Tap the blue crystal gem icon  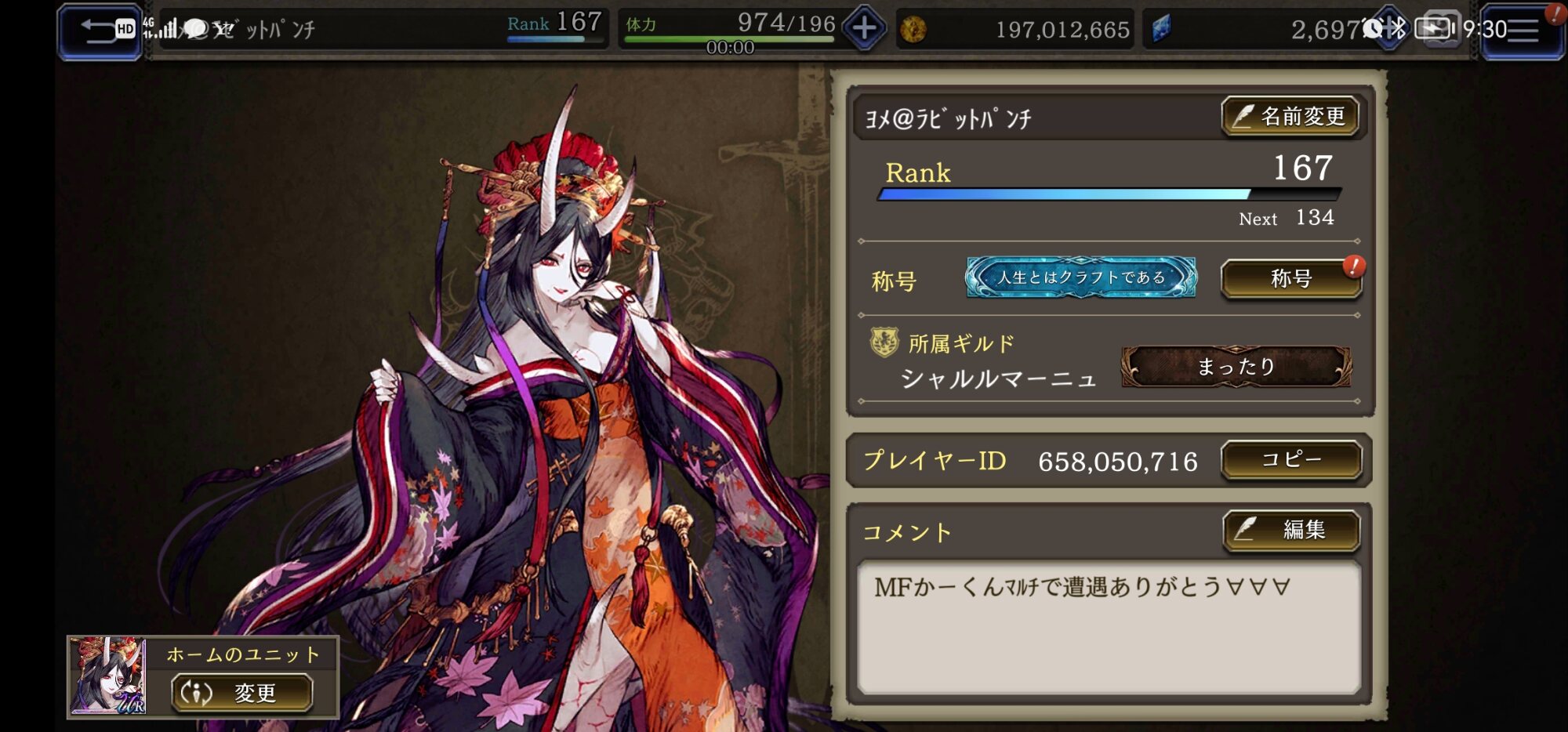tap(1161, 30)
